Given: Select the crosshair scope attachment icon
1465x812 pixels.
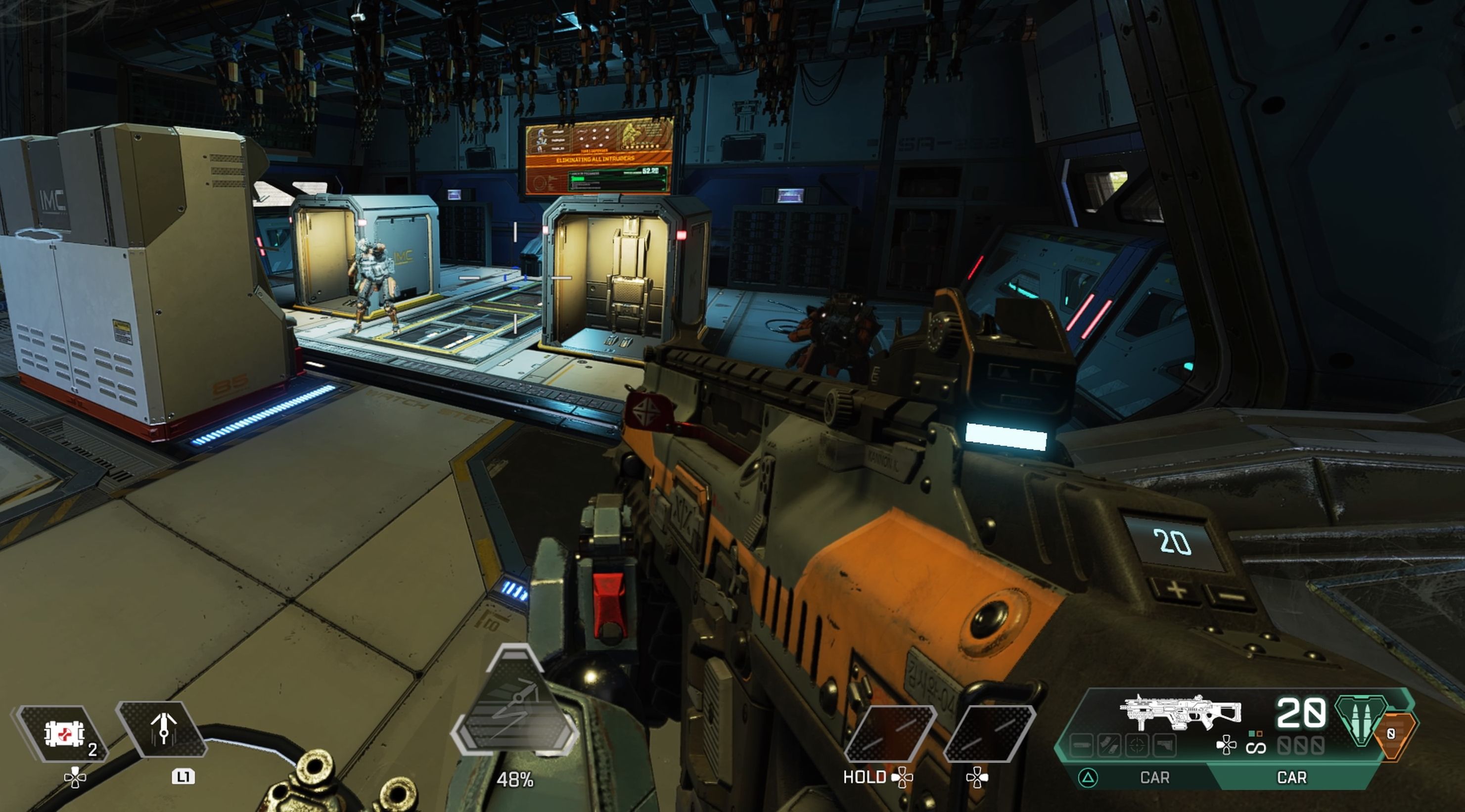Looking at the screenshot, I should coord(1136,746).
